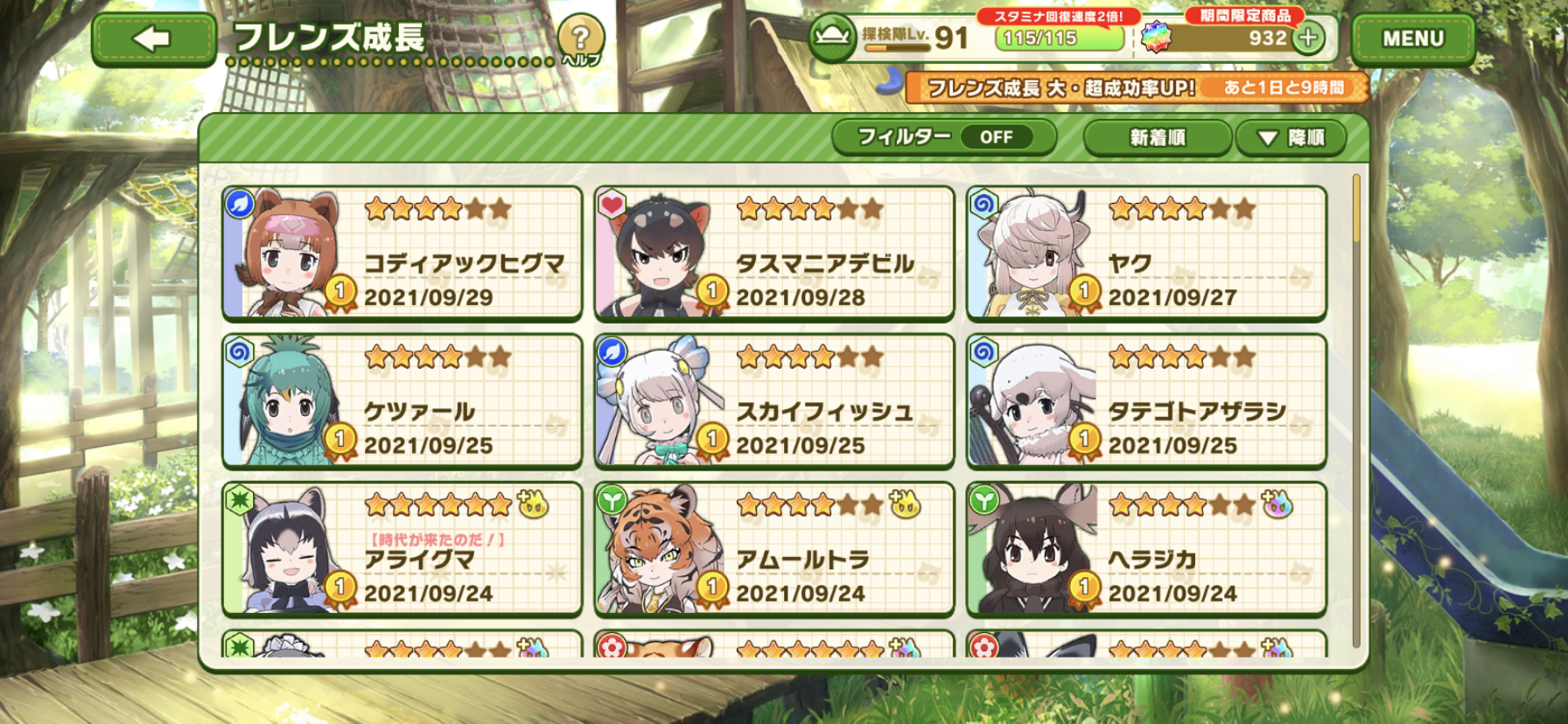This screenshot has width=1568, height=724.
Task: Open the ヘルプ help icon
Action: [580, 39]
